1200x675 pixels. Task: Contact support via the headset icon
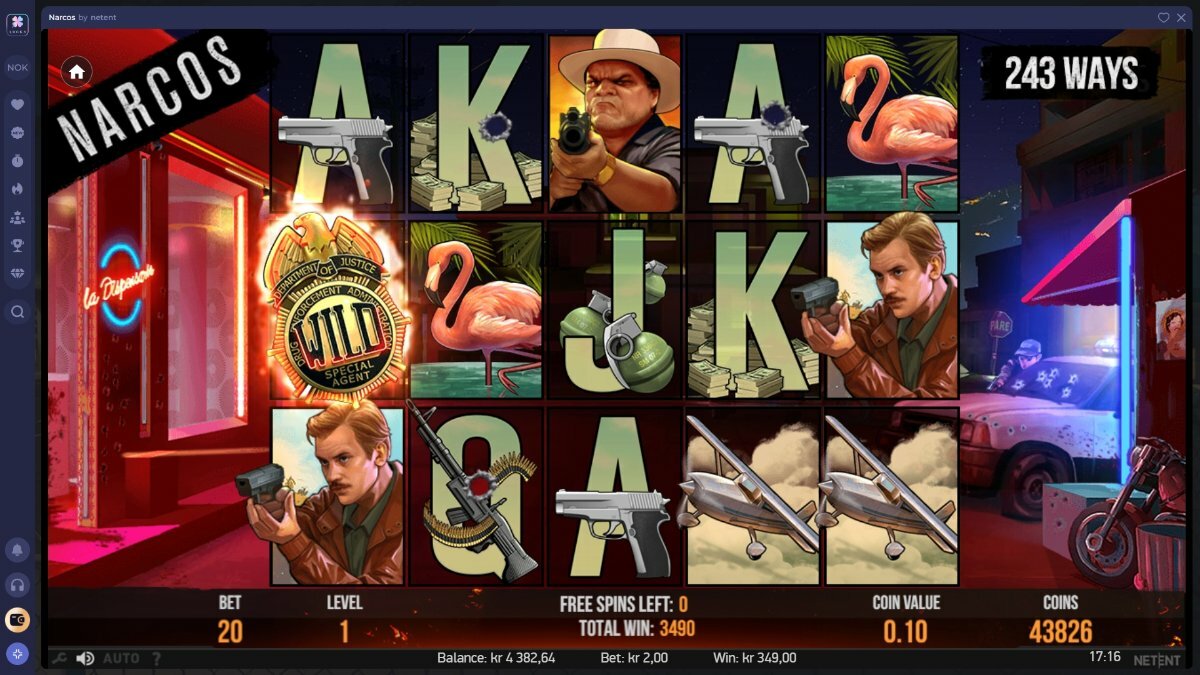click(17, 584)
